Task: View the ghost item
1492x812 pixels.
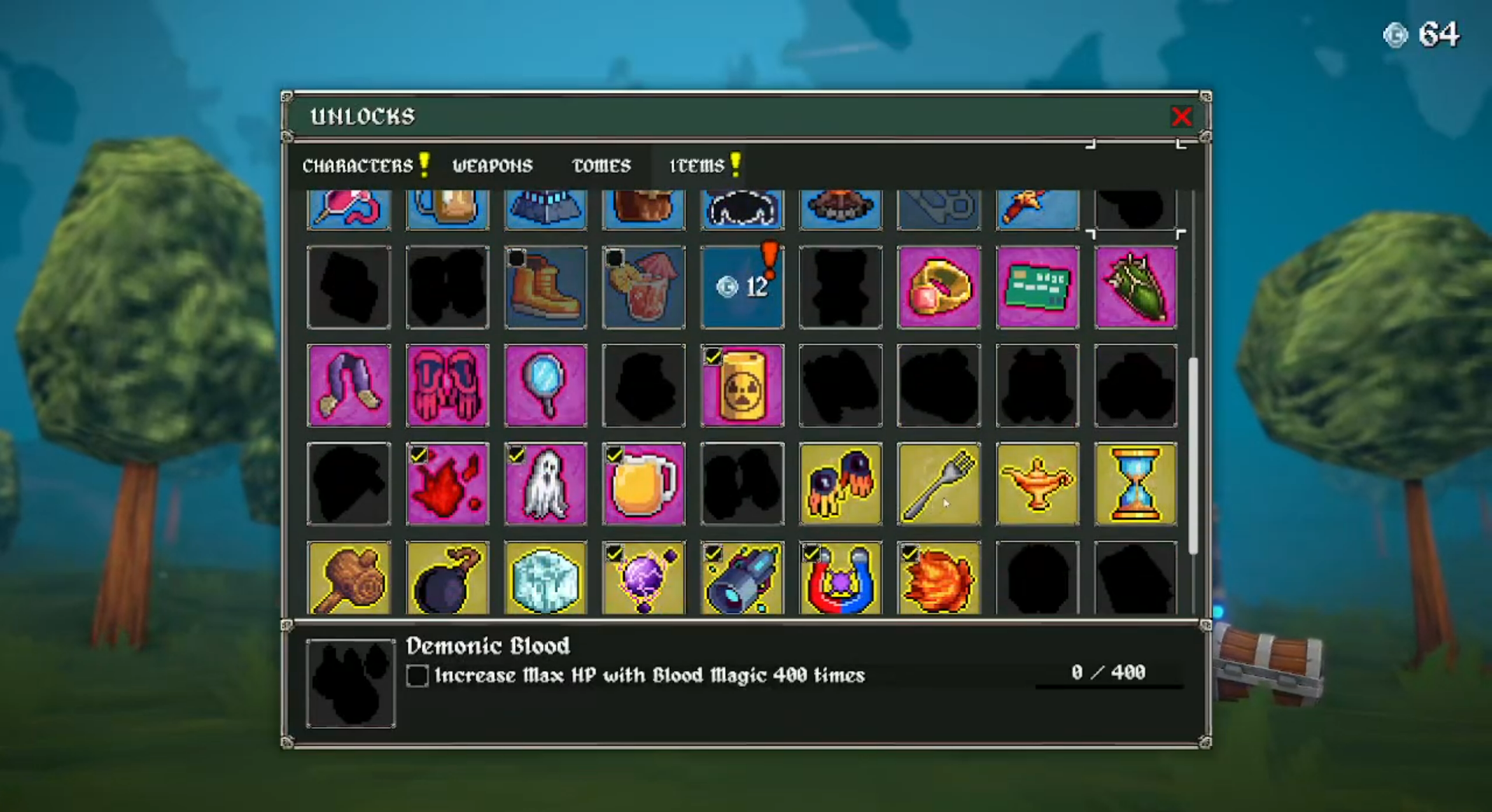Action: pos(545,484)
